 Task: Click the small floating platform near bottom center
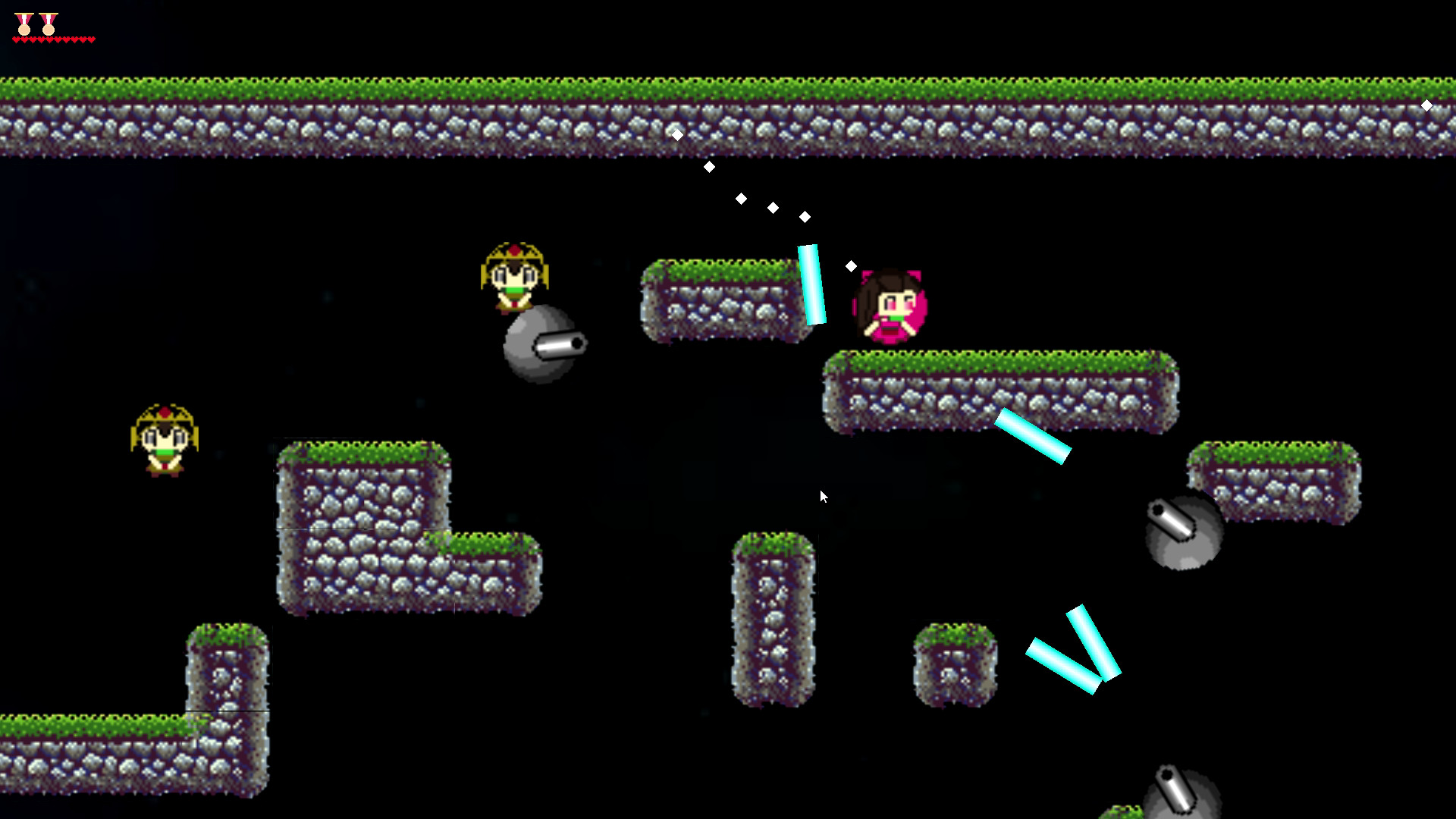pyautogui.click(x=955, y=664)
